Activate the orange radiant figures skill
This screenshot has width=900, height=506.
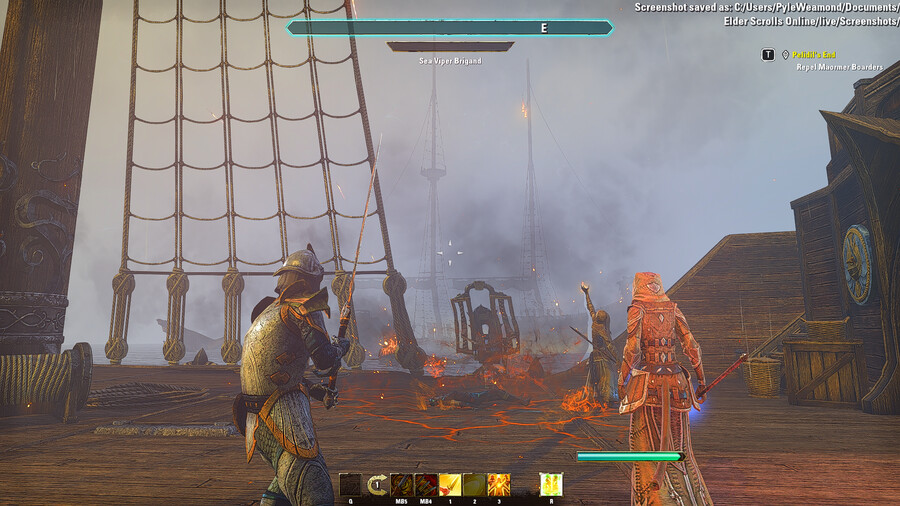498,485
